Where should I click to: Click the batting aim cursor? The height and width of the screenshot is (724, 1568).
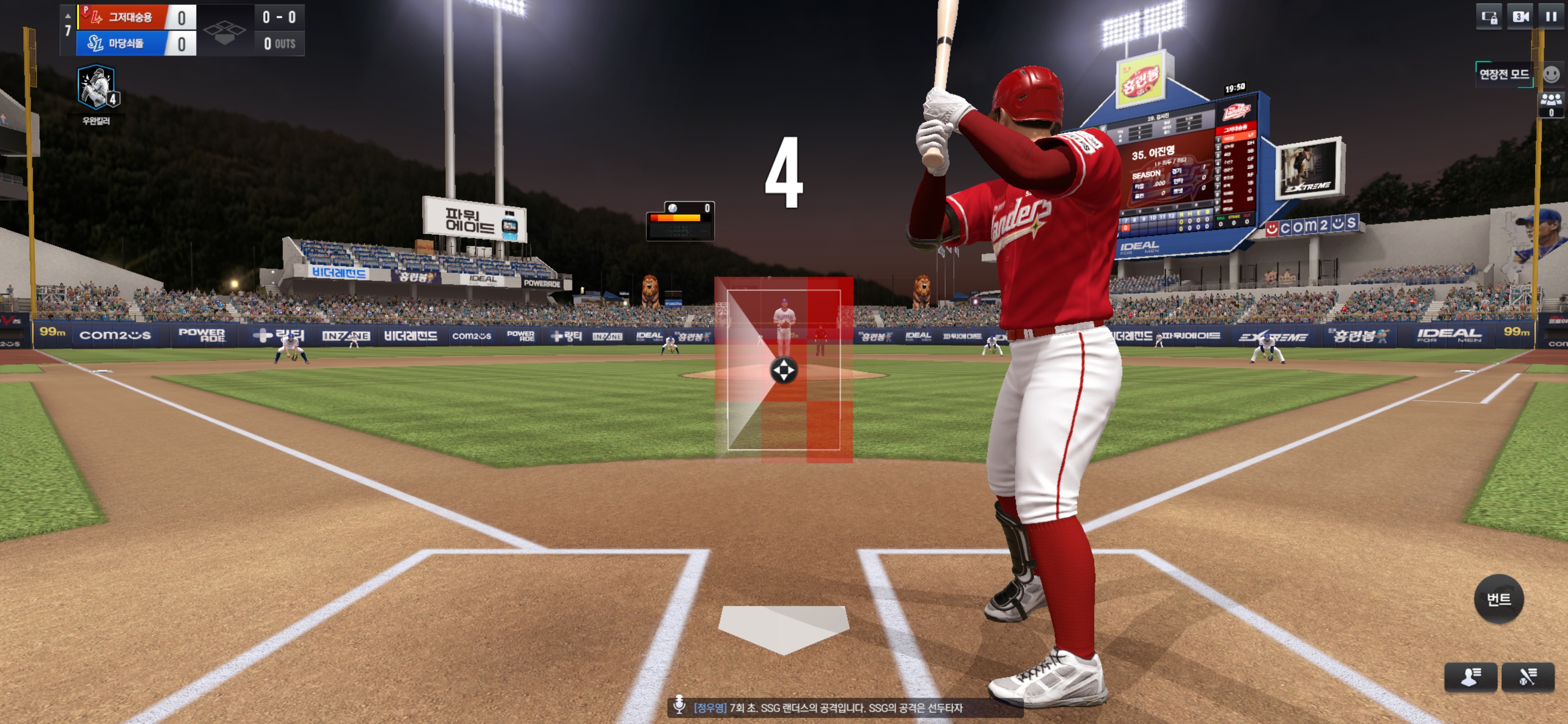point(783,370)
